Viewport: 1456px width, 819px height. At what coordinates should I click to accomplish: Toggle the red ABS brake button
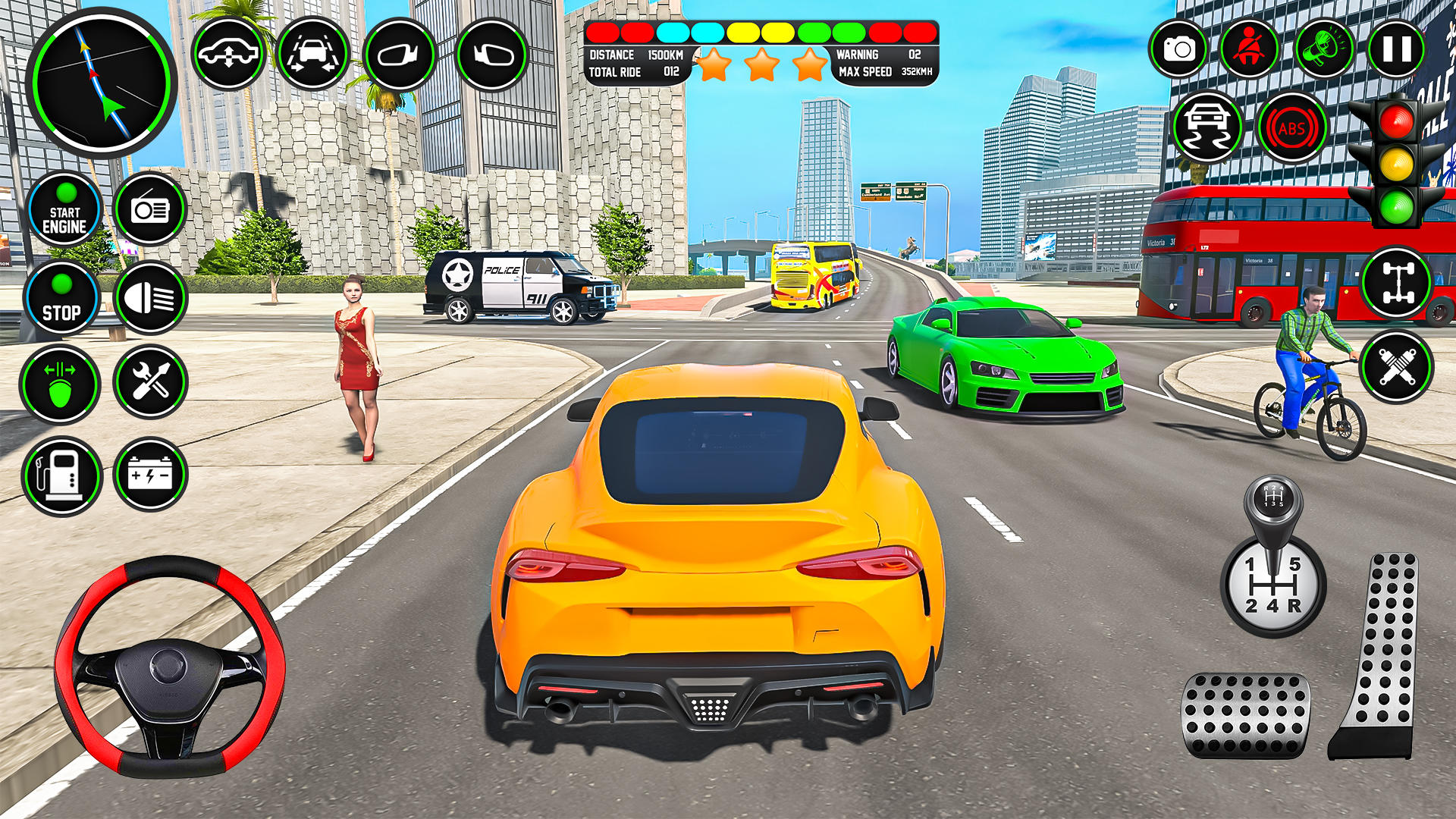pos(1291,128)
